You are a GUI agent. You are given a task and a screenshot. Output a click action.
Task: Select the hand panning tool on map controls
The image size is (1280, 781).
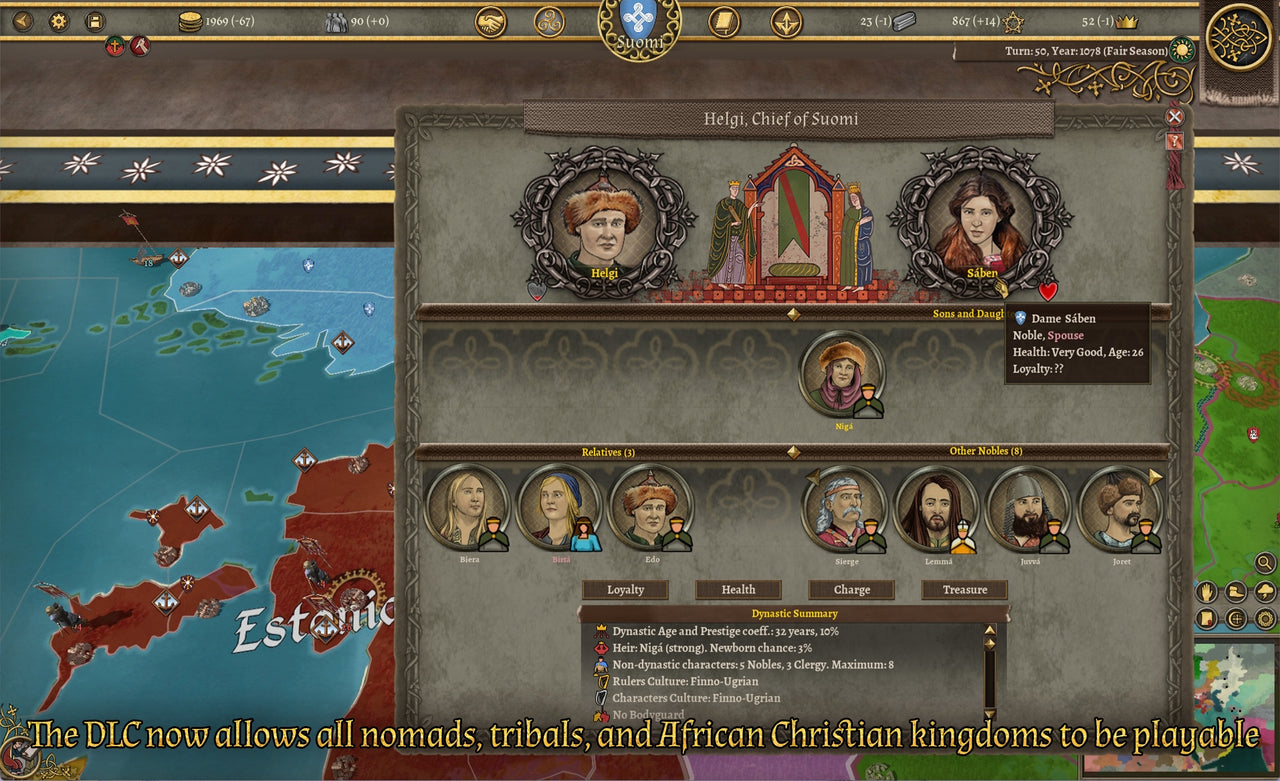1206,590
